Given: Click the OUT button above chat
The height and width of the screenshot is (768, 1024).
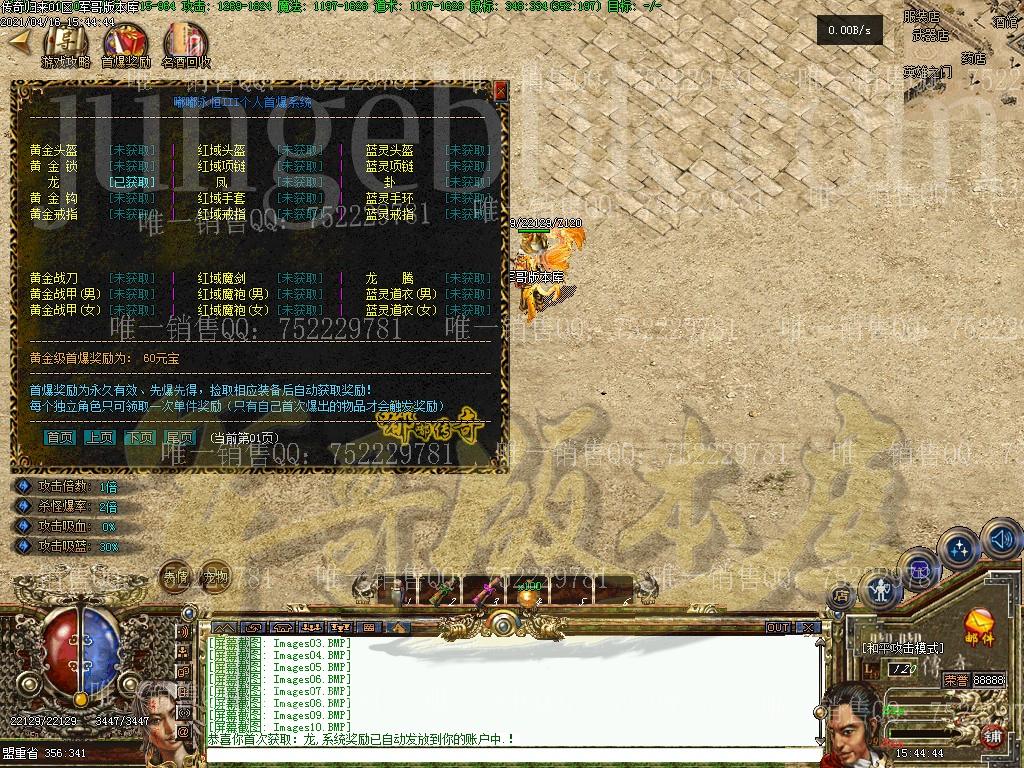Looking at the screenshot, I should 778,628.
